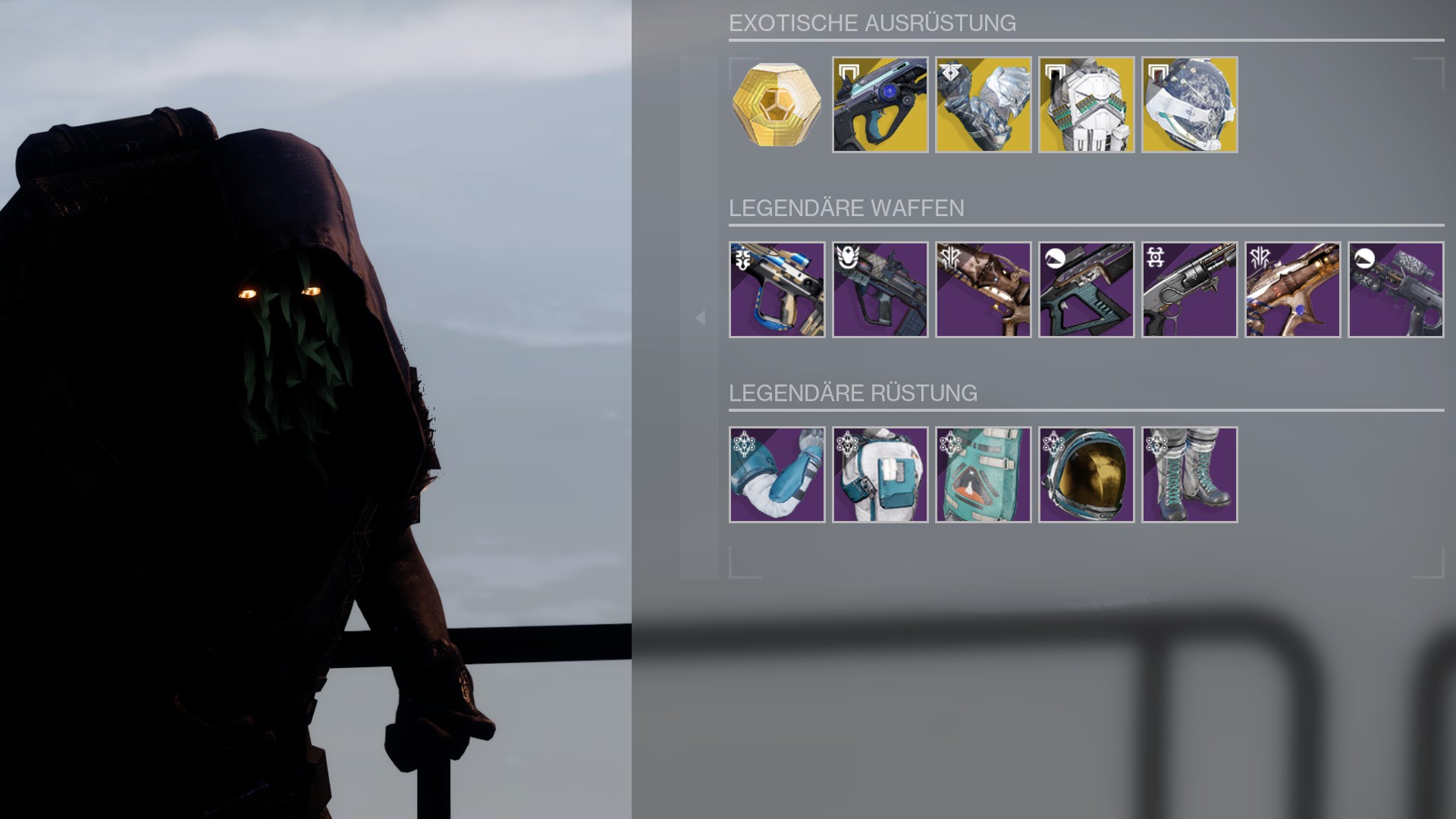Select the dark gray weapon with ornate scope
The height and width of the screenshot is (819, 1456).
[1395, 290]
